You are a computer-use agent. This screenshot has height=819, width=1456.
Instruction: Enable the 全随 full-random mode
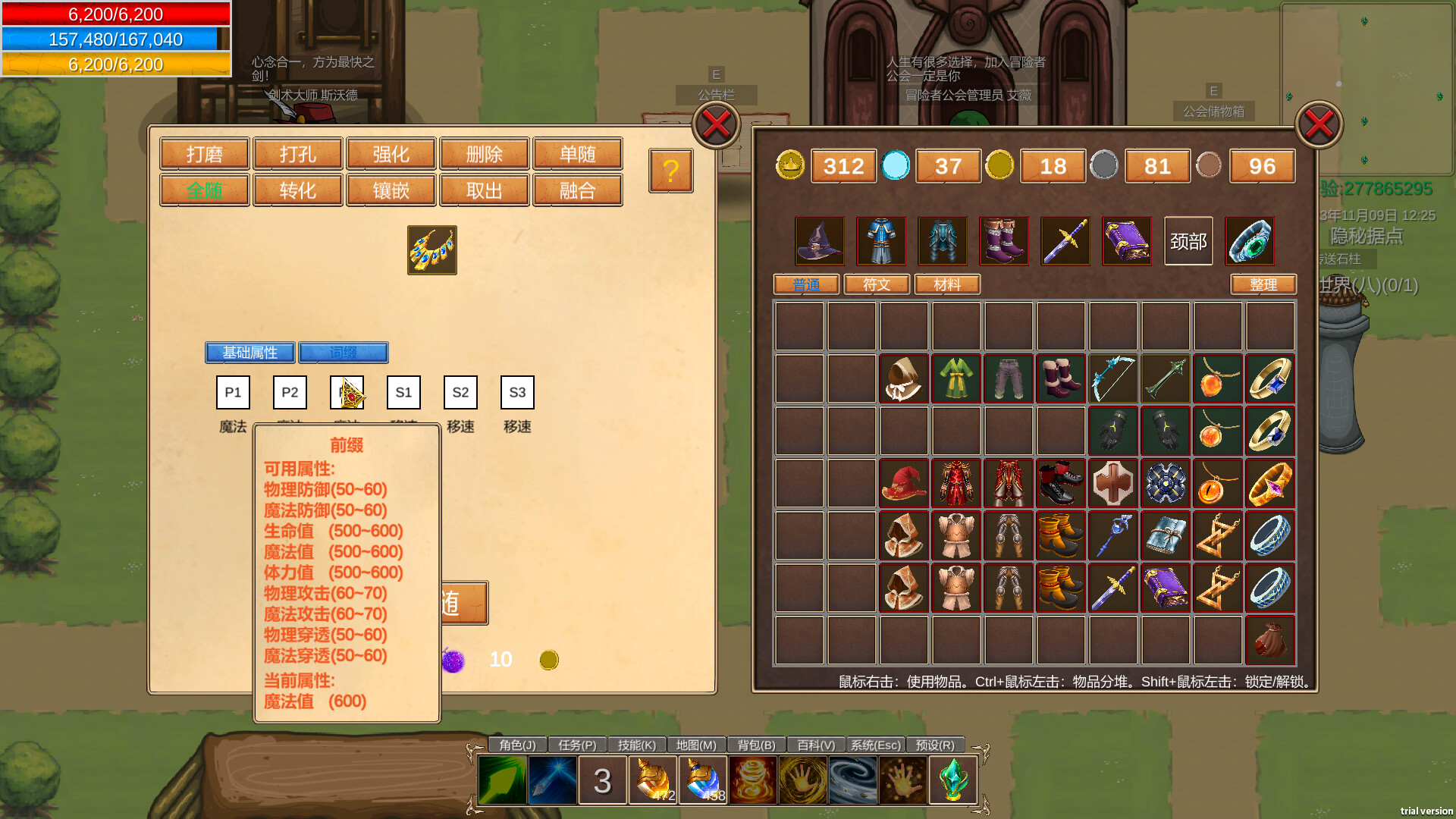[x=203, y=190]
